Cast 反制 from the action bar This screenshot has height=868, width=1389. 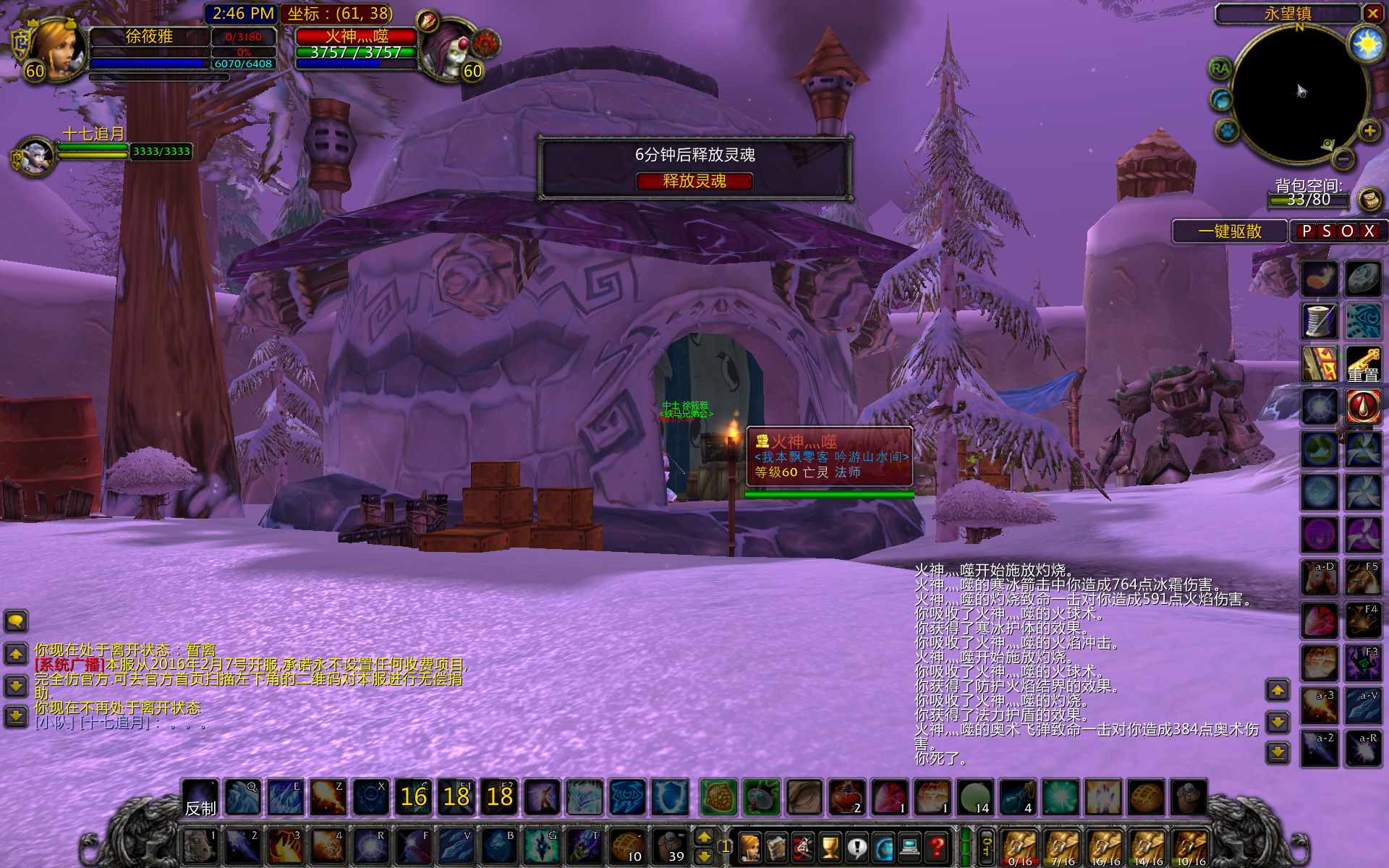coord(201,799)
